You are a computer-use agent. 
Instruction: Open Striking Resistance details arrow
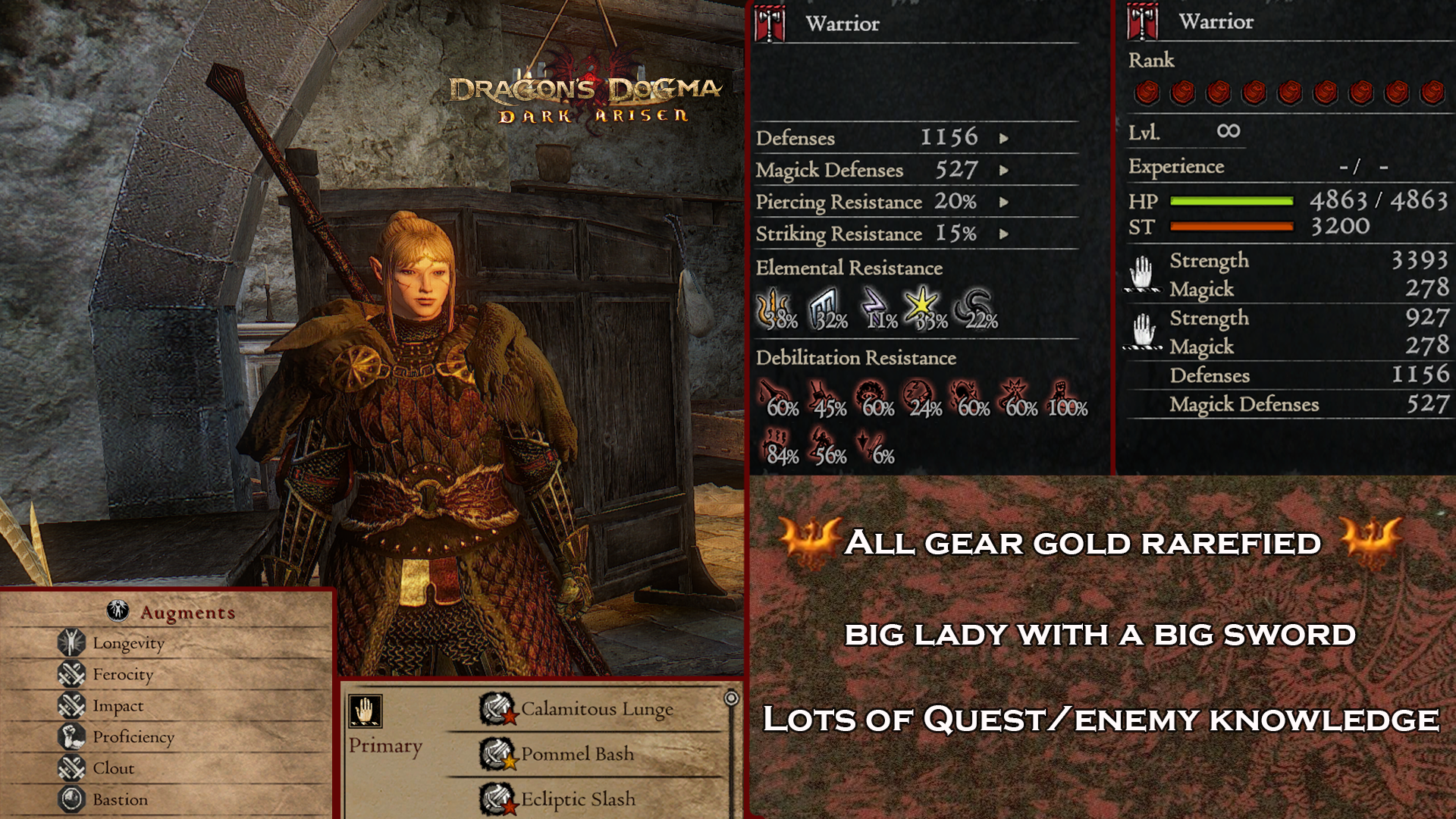pyautogui.click(x=1004, y=234)
